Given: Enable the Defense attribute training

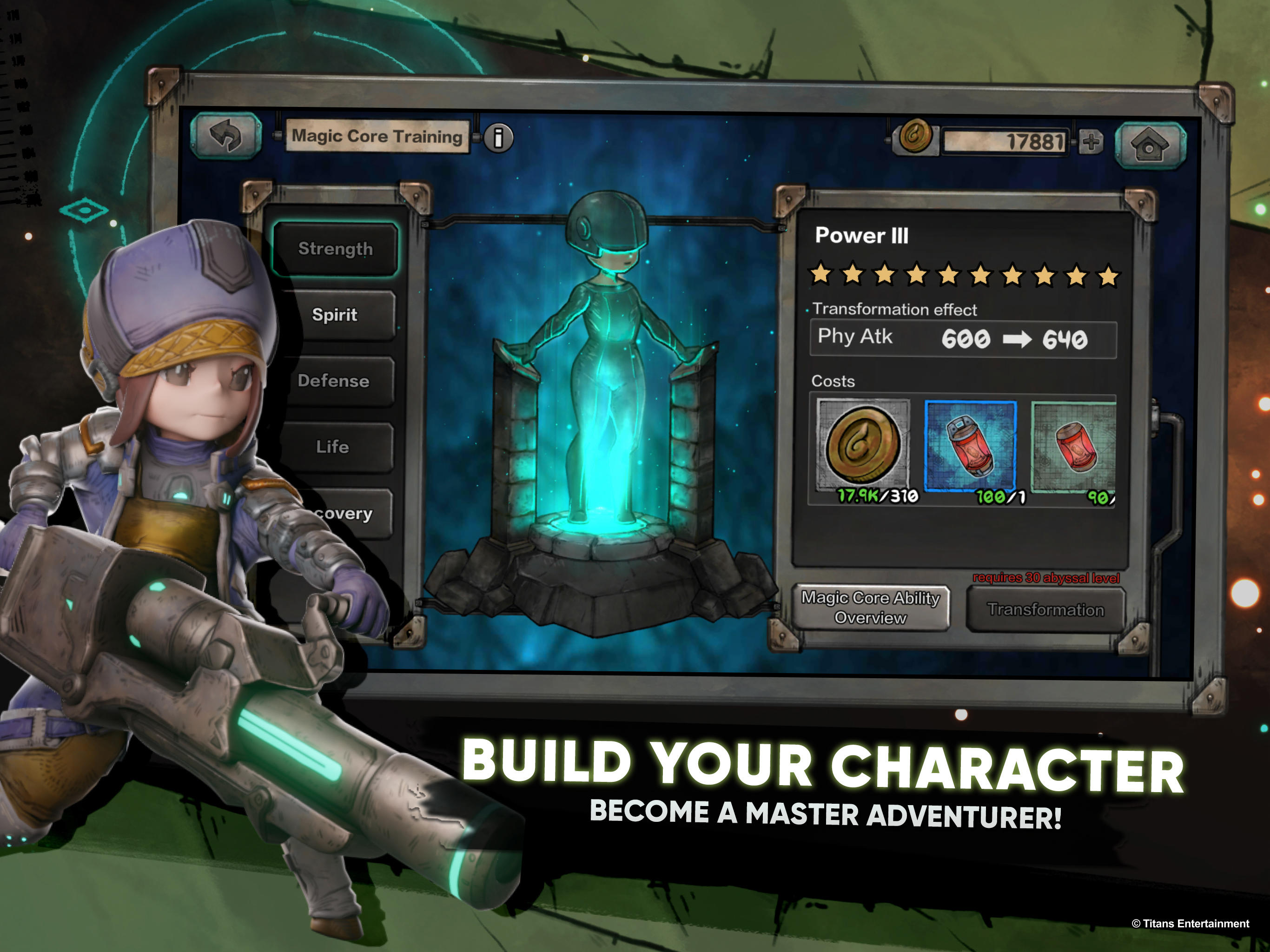Looking at the screenshot, I should tap(335, 381).
